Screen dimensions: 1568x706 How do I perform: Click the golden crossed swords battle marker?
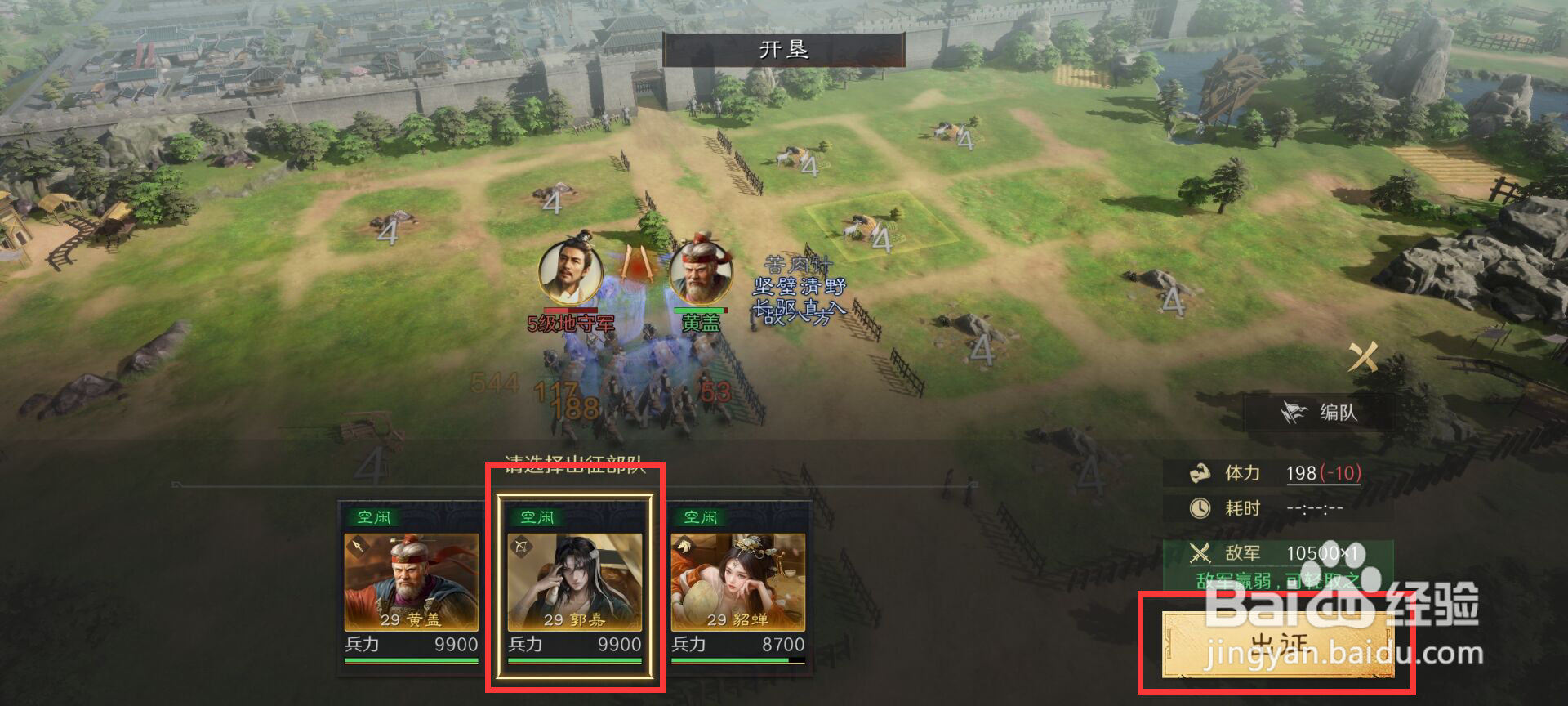point(1362,358)
